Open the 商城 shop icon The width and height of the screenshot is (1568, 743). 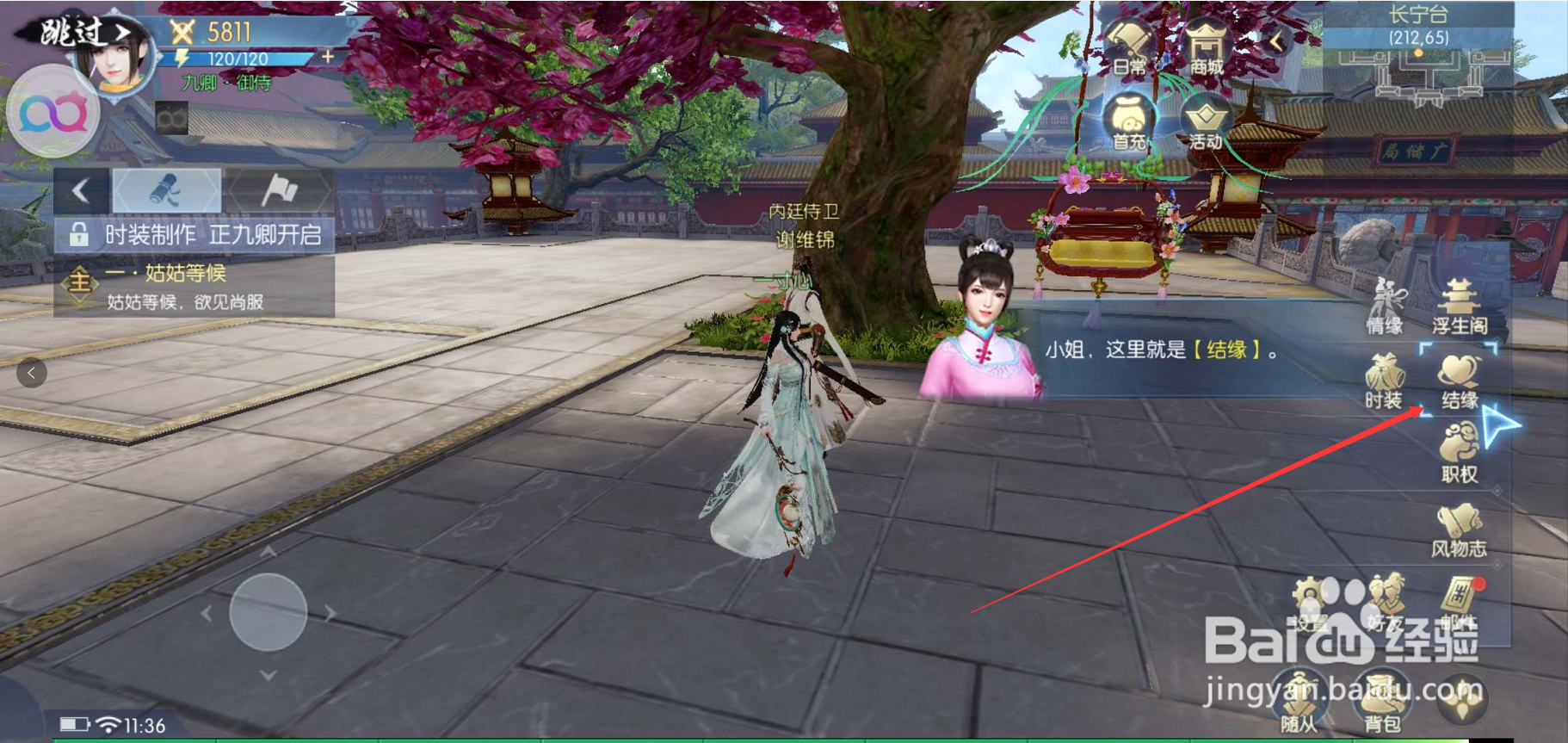pyautogui.click(x=1207, y=43)
